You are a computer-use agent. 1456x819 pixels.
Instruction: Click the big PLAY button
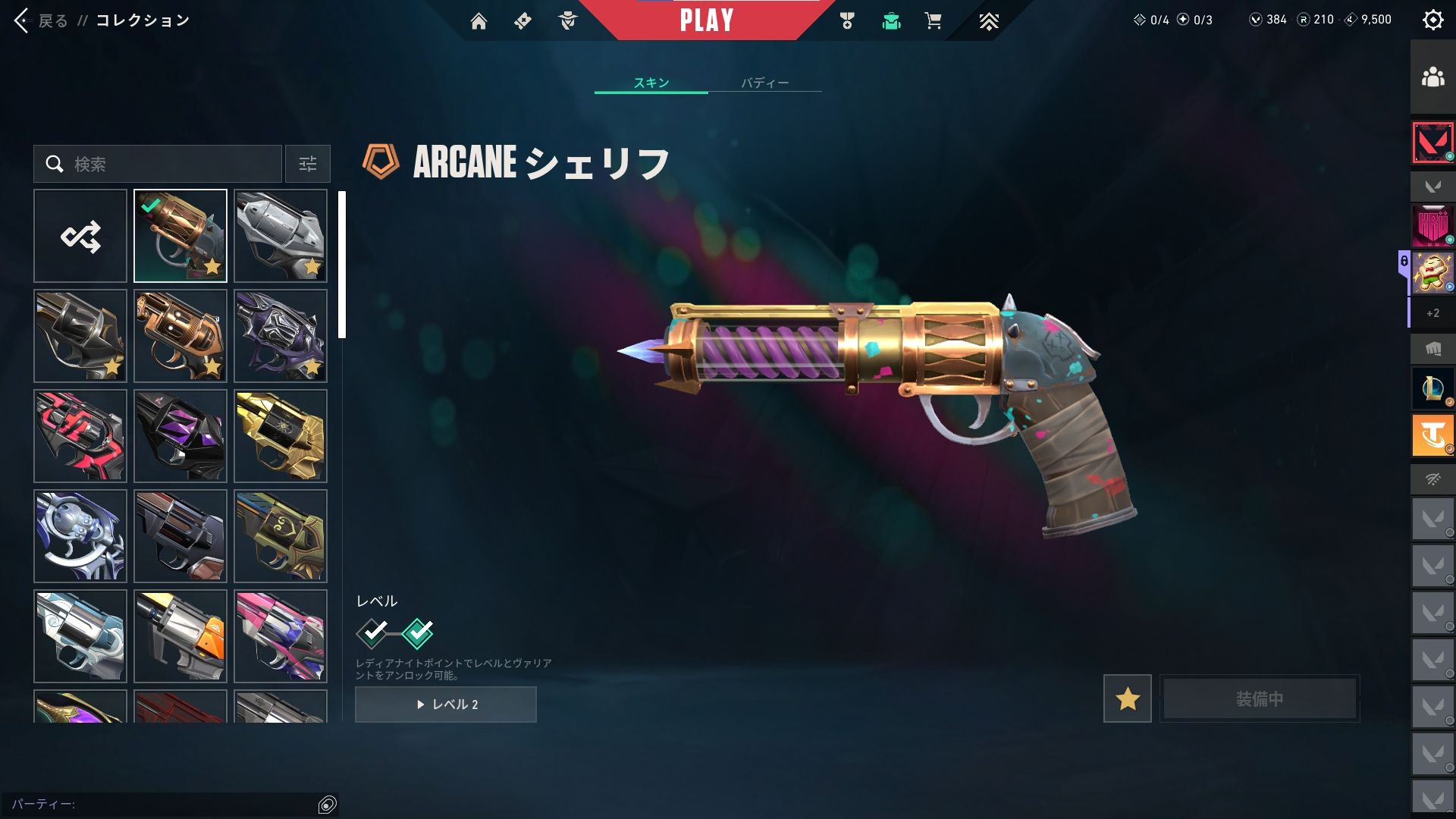point(707,20)
